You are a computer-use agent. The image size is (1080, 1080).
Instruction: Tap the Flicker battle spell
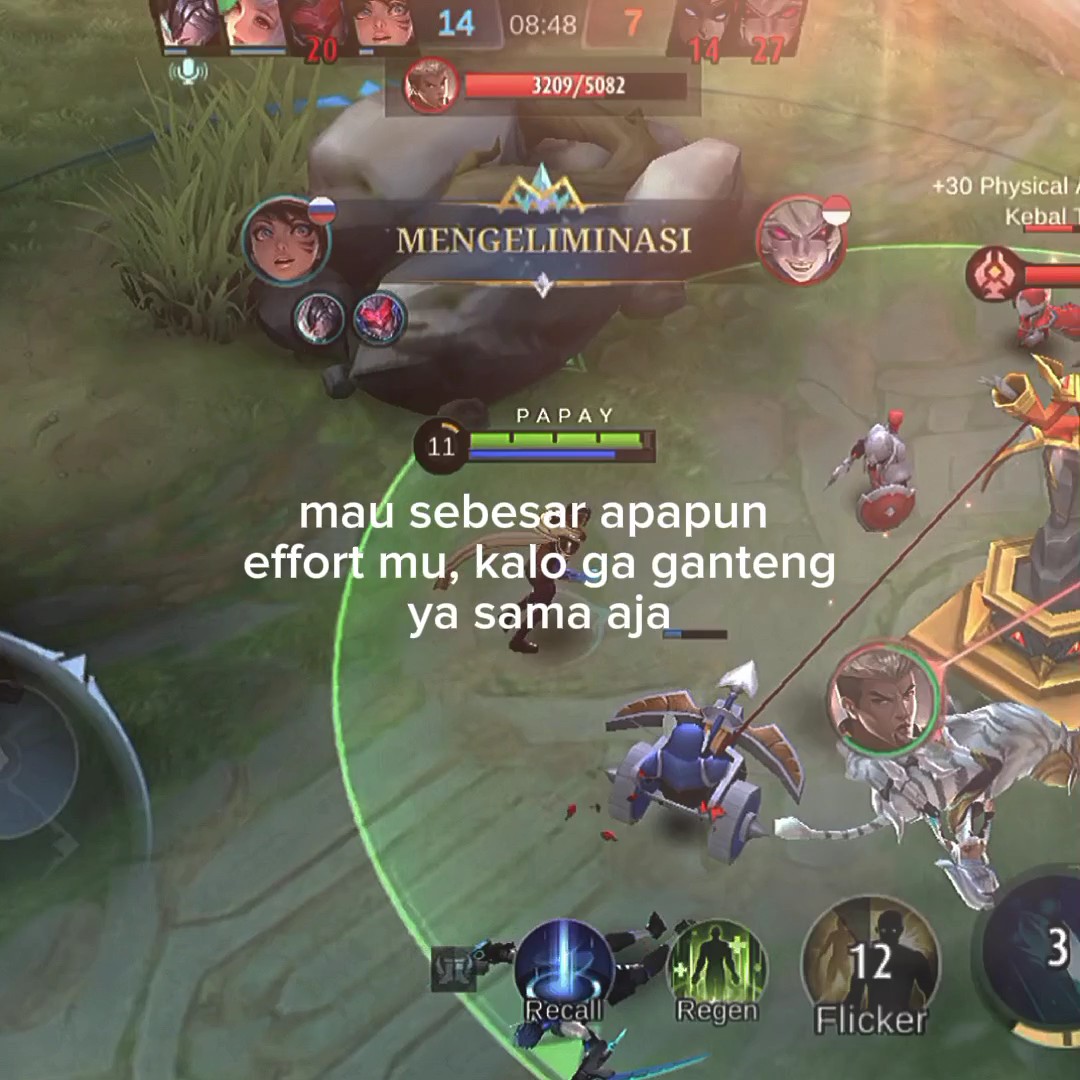tap(870, 962)
